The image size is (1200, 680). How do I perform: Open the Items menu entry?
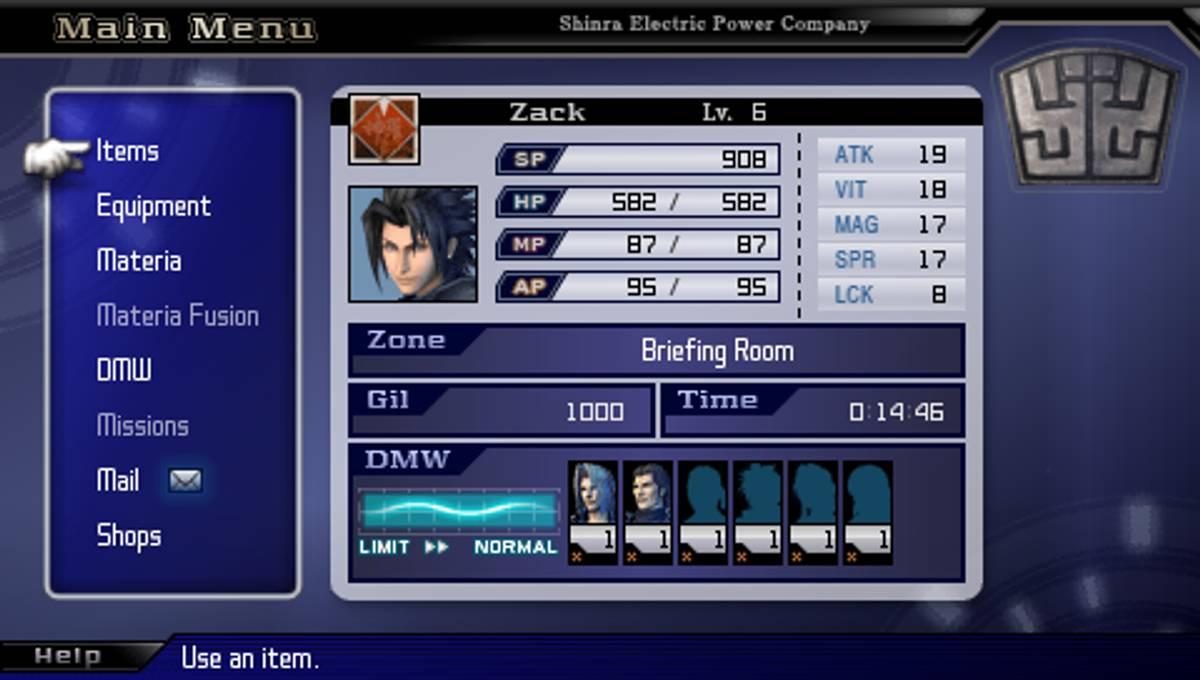pos(127,152)
